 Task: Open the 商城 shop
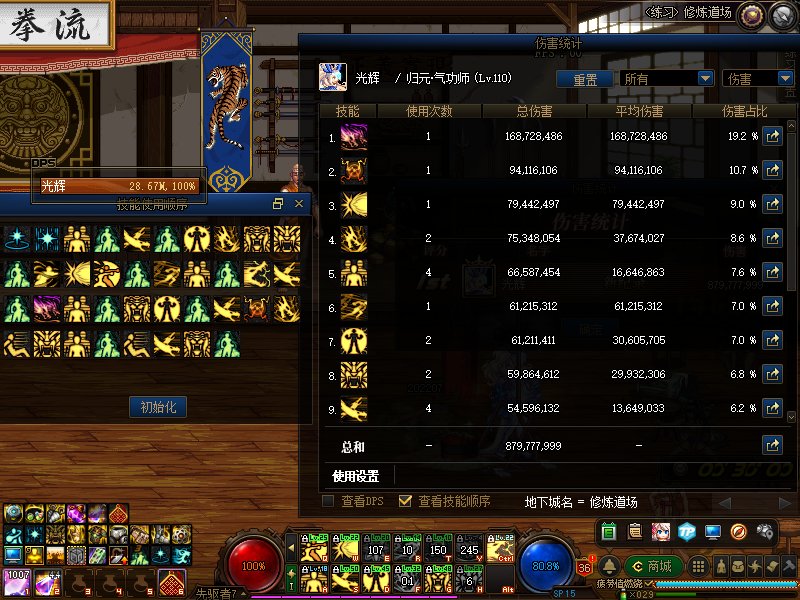(650, 567)
